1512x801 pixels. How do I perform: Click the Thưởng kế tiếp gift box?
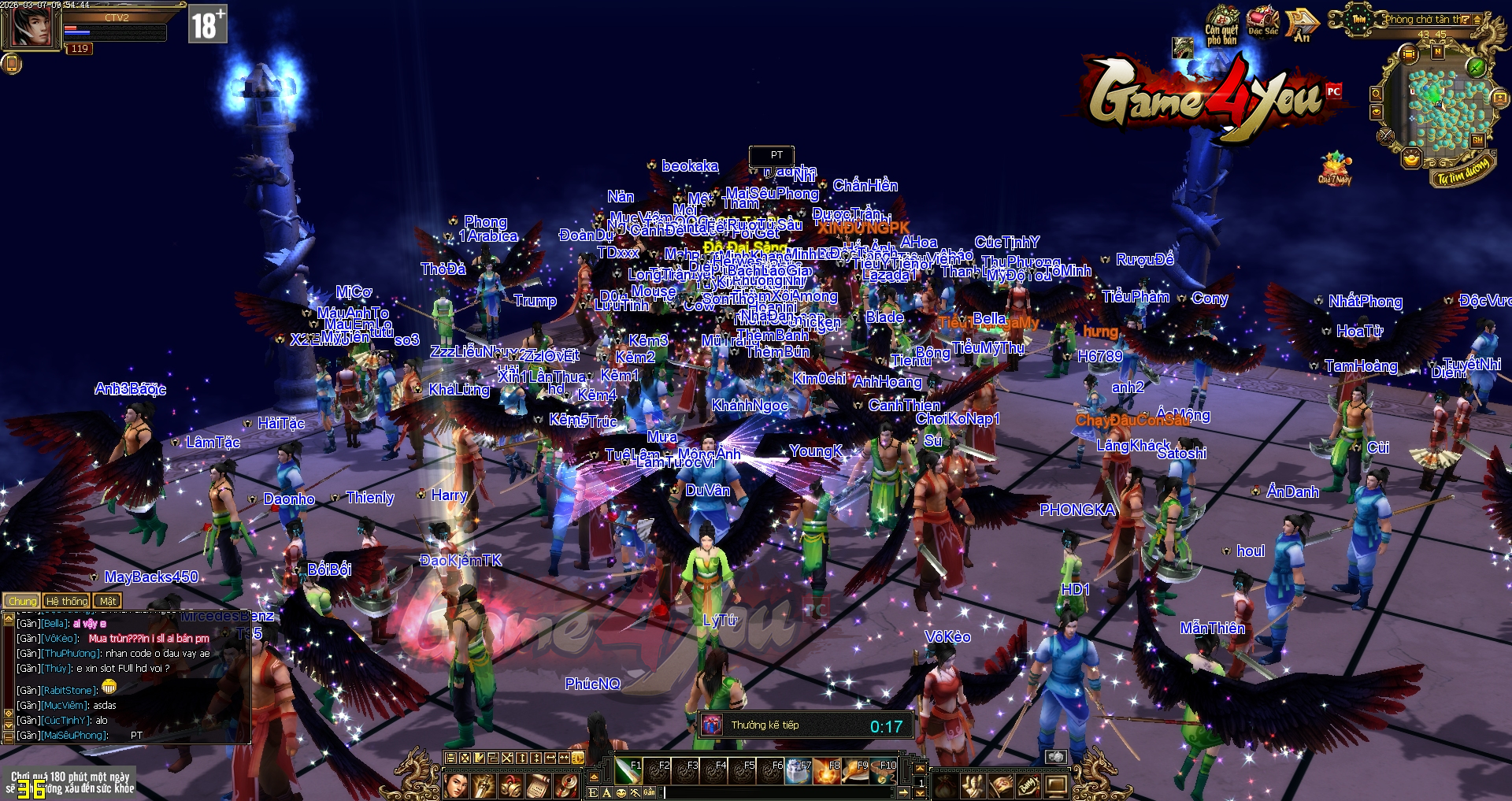[x=713, y=725]
